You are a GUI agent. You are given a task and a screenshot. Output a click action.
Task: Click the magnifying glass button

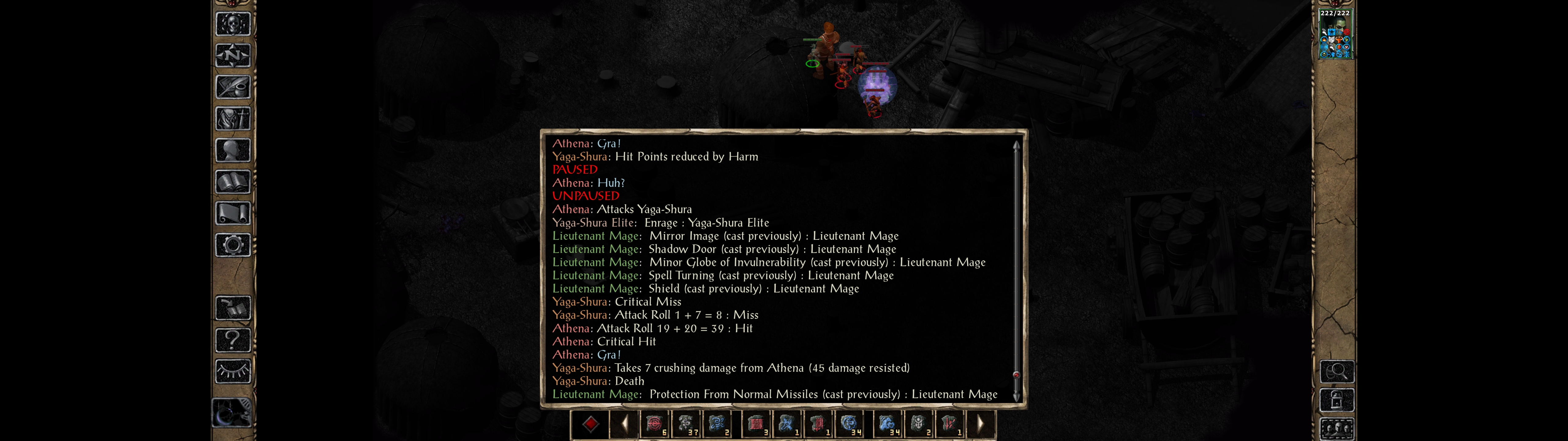pos(1337,371)
